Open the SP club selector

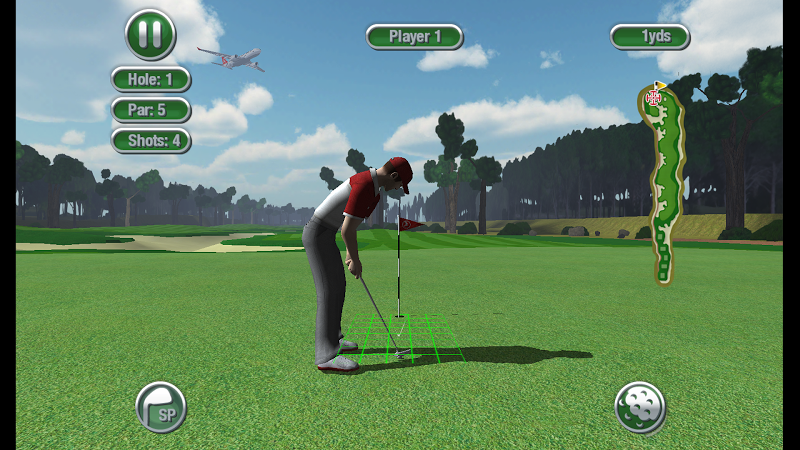[x=160, y=407]
